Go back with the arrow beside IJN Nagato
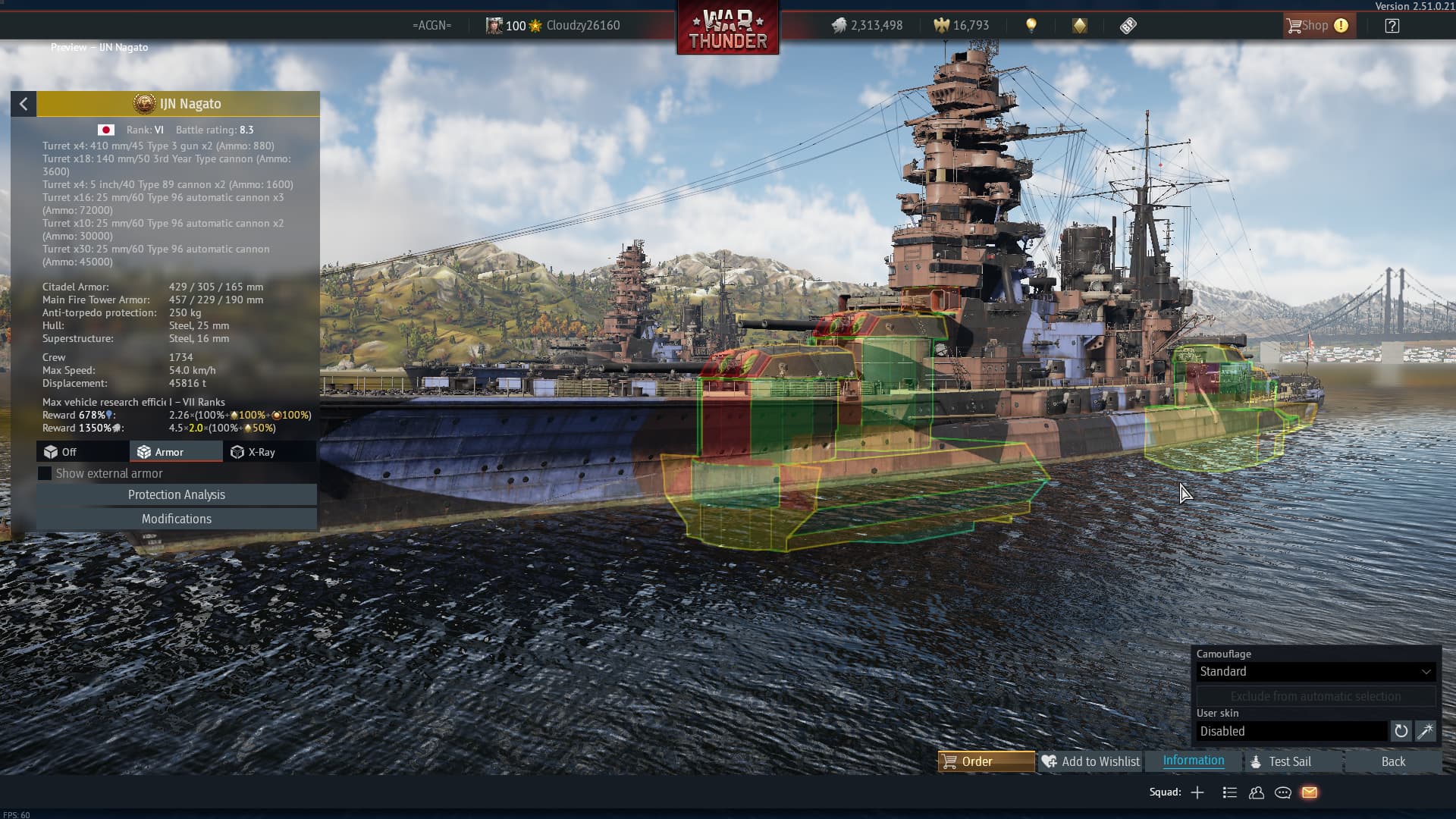Viewport: 1456px width, 819px height. pos(24,104)
